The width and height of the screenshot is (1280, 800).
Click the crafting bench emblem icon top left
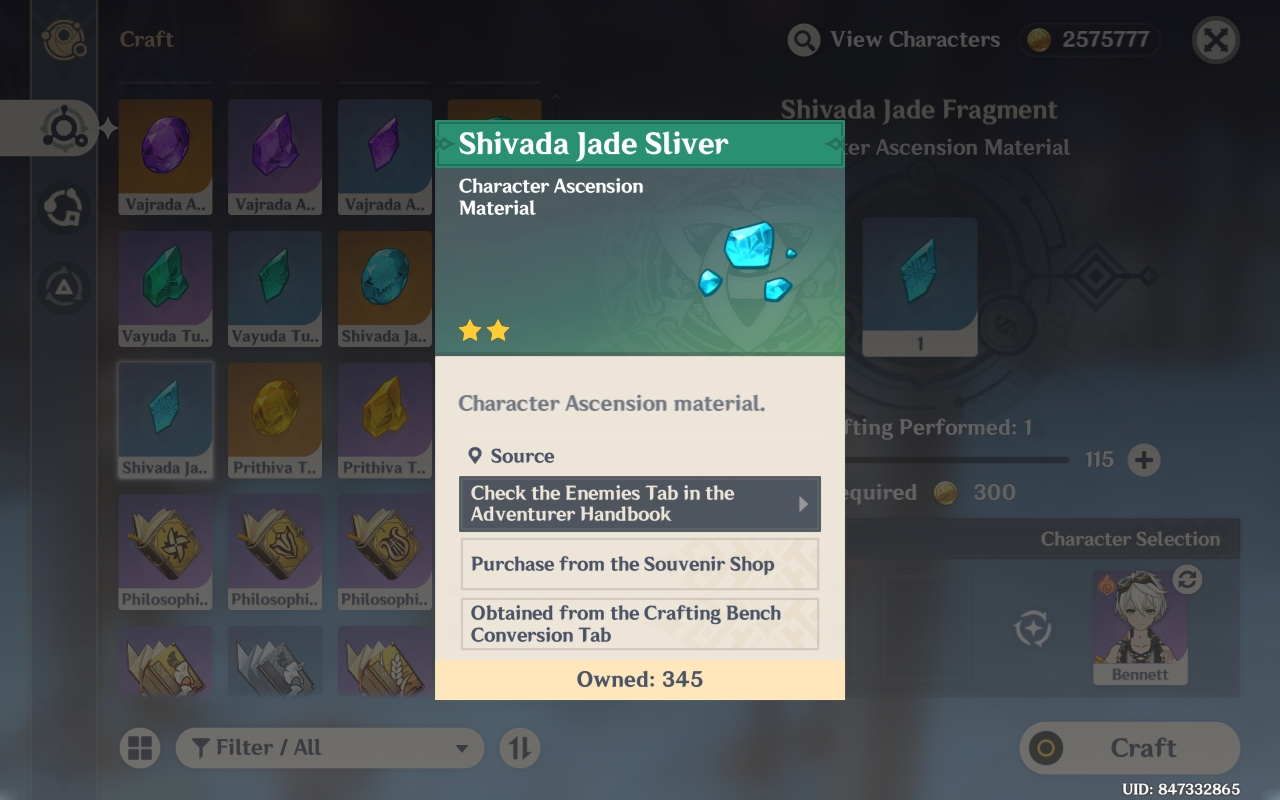(64, 40)
